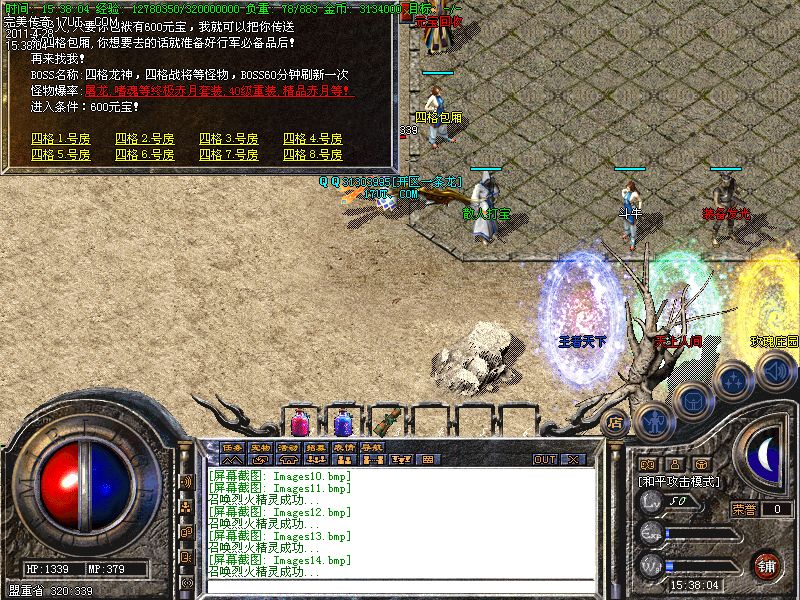
Task: Open the 宠物 pet tab above chat
Action: click(x=260, y=447)
